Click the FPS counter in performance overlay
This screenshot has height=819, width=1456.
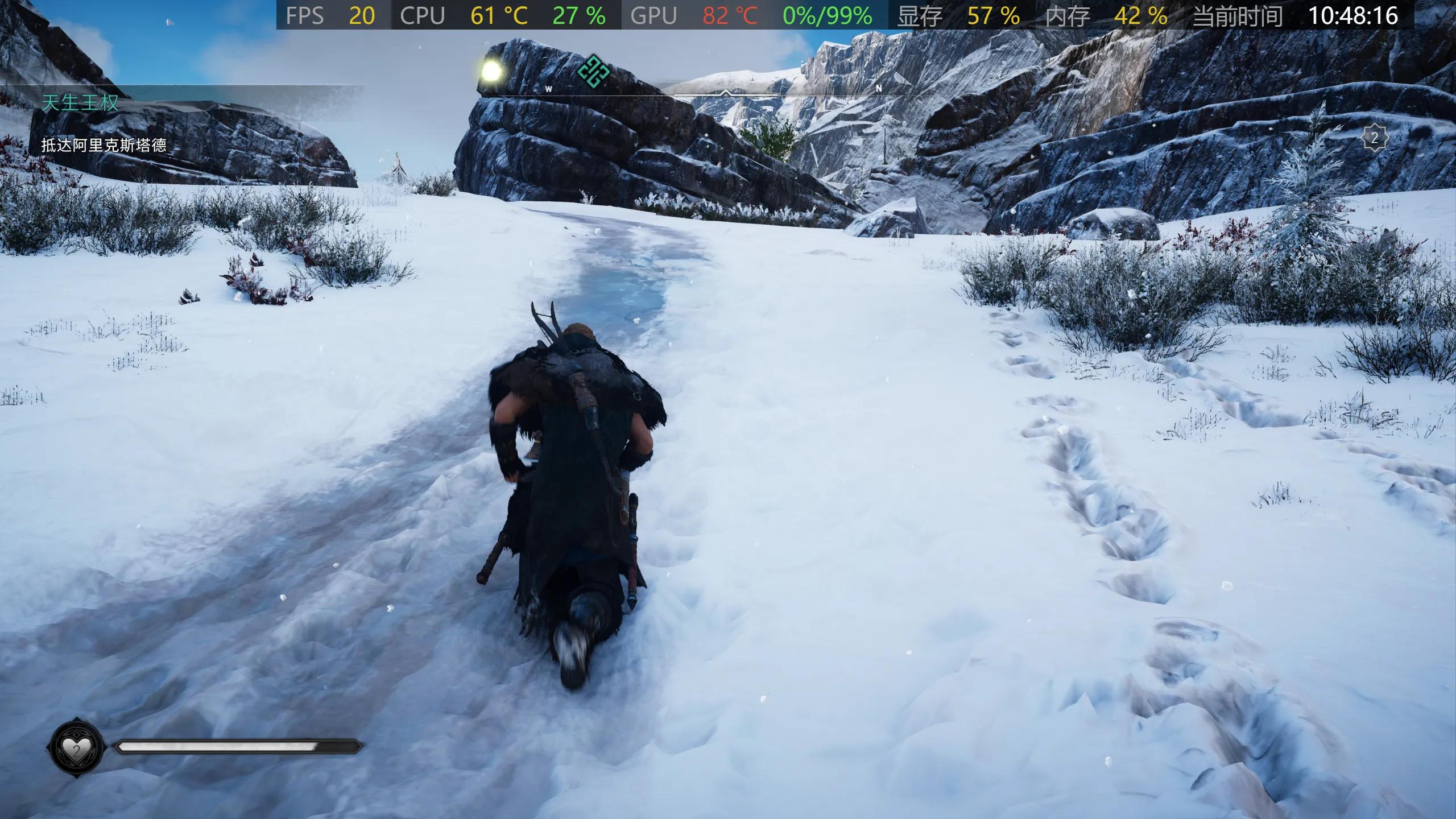331,15
